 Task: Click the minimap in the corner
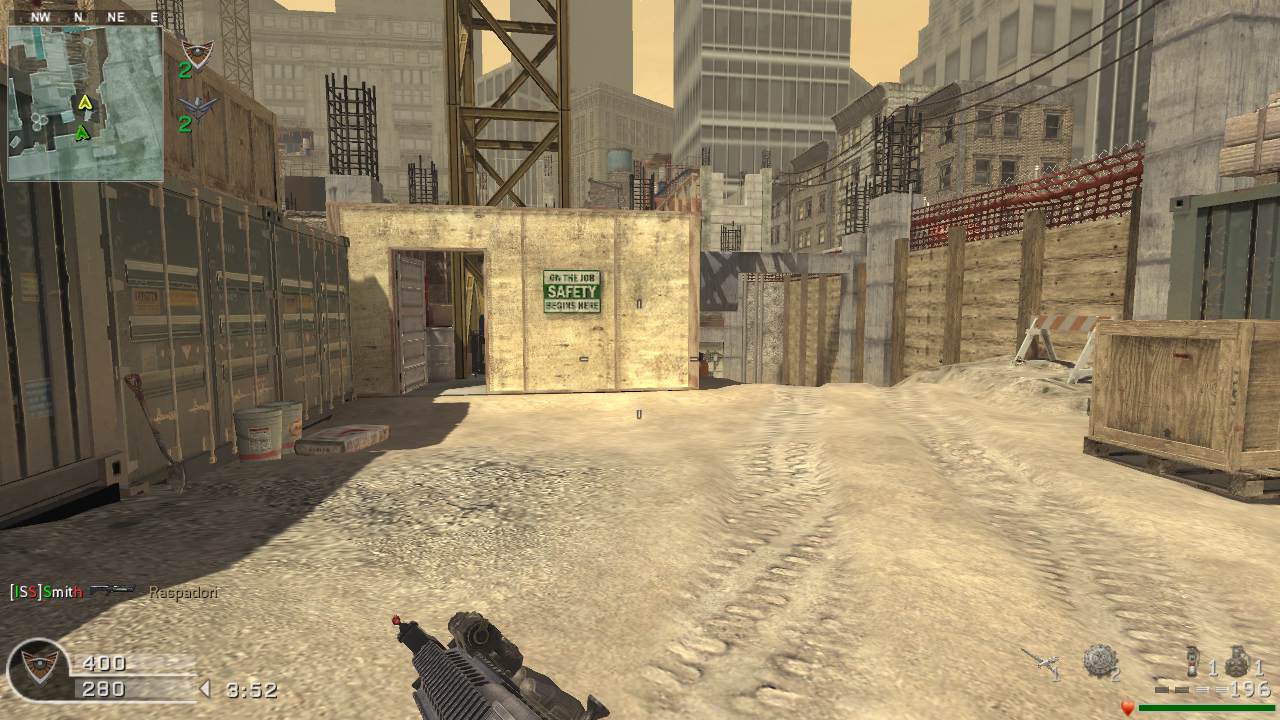[85, 103]
